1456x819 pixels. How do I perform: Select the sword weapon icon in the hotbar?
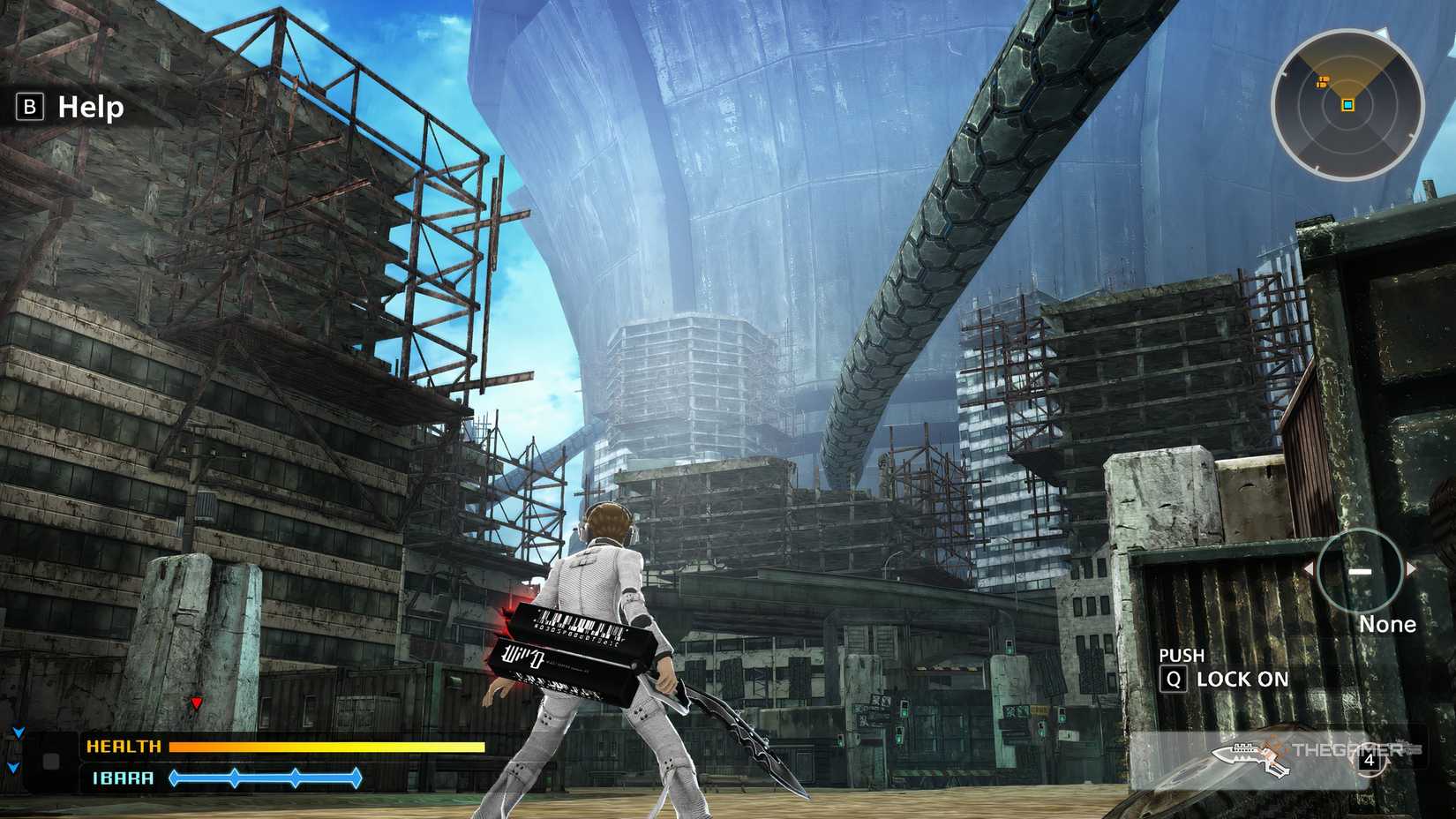[1247, 757]
